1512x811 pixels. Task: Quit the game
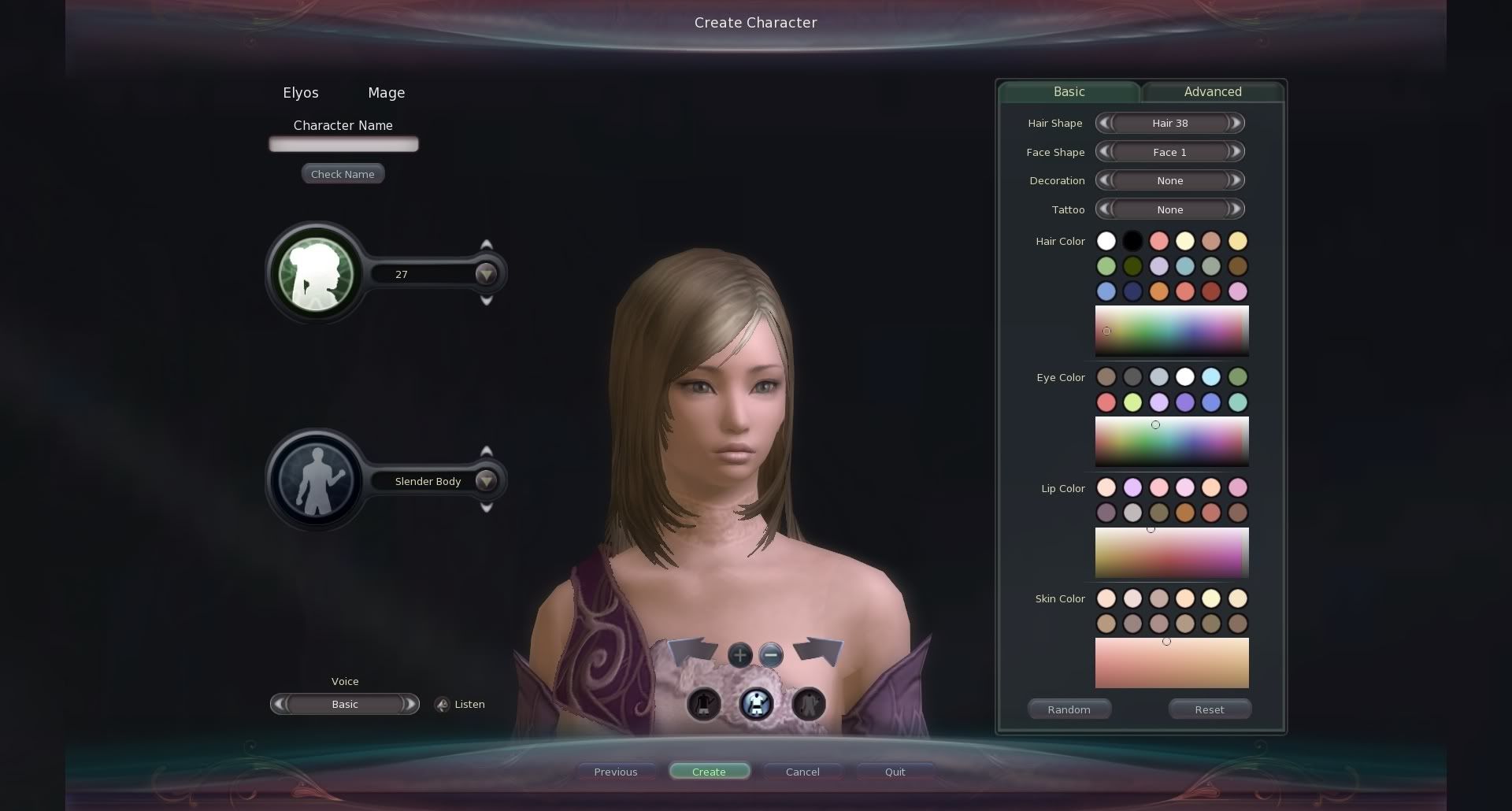pyautogui.click(x=895, y=772)
